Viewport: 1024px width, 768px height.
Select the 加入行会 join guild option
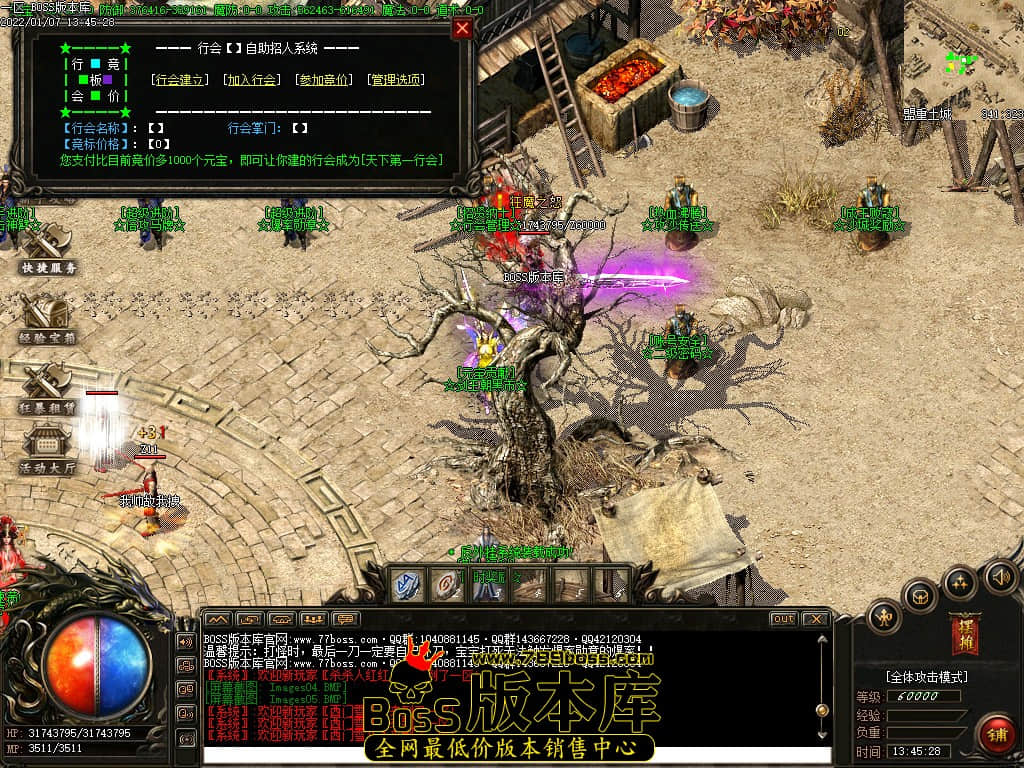[x=252, y=80]
